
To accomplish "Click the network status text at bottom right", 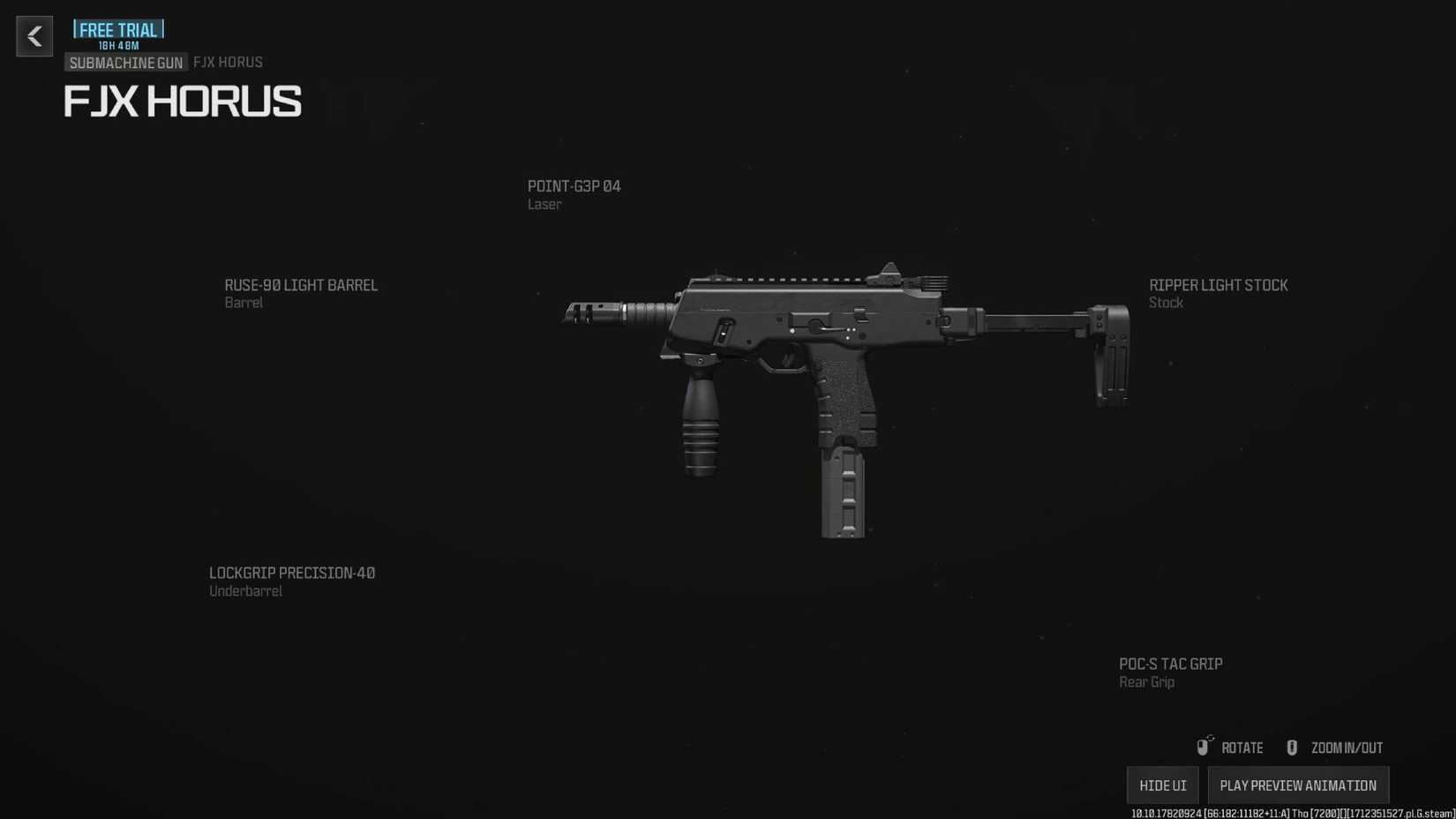I will coord(1288,813).
